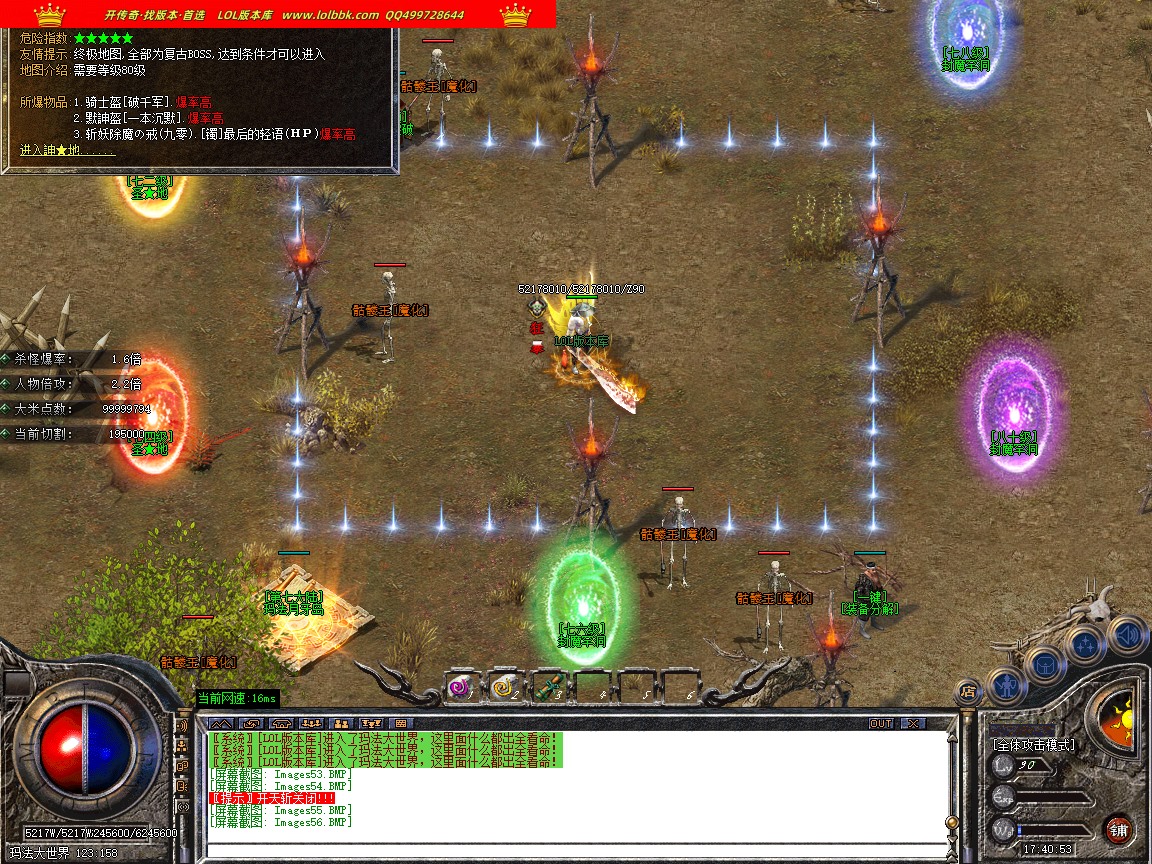Click the first chat filter button with up arrows

tap(221, 723)
